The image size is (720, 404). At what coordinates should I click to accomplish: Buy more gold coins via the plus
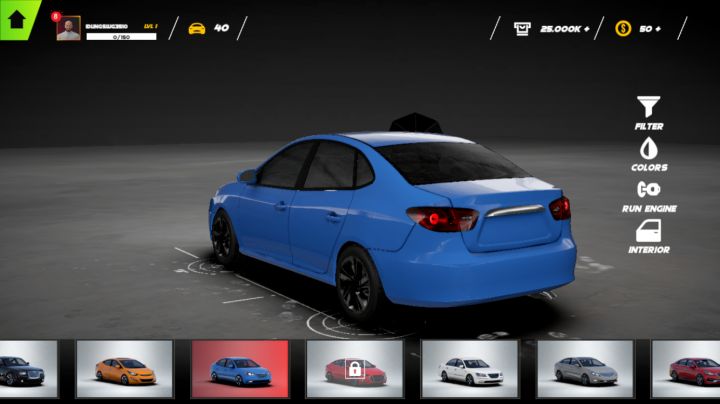656,28
